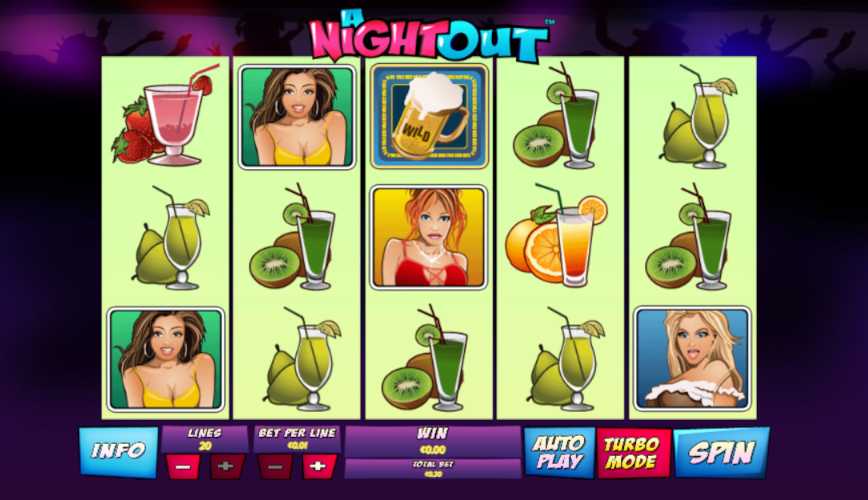Open the Info paytable
This screenshot has width=868, height=500.
(118, 451)
